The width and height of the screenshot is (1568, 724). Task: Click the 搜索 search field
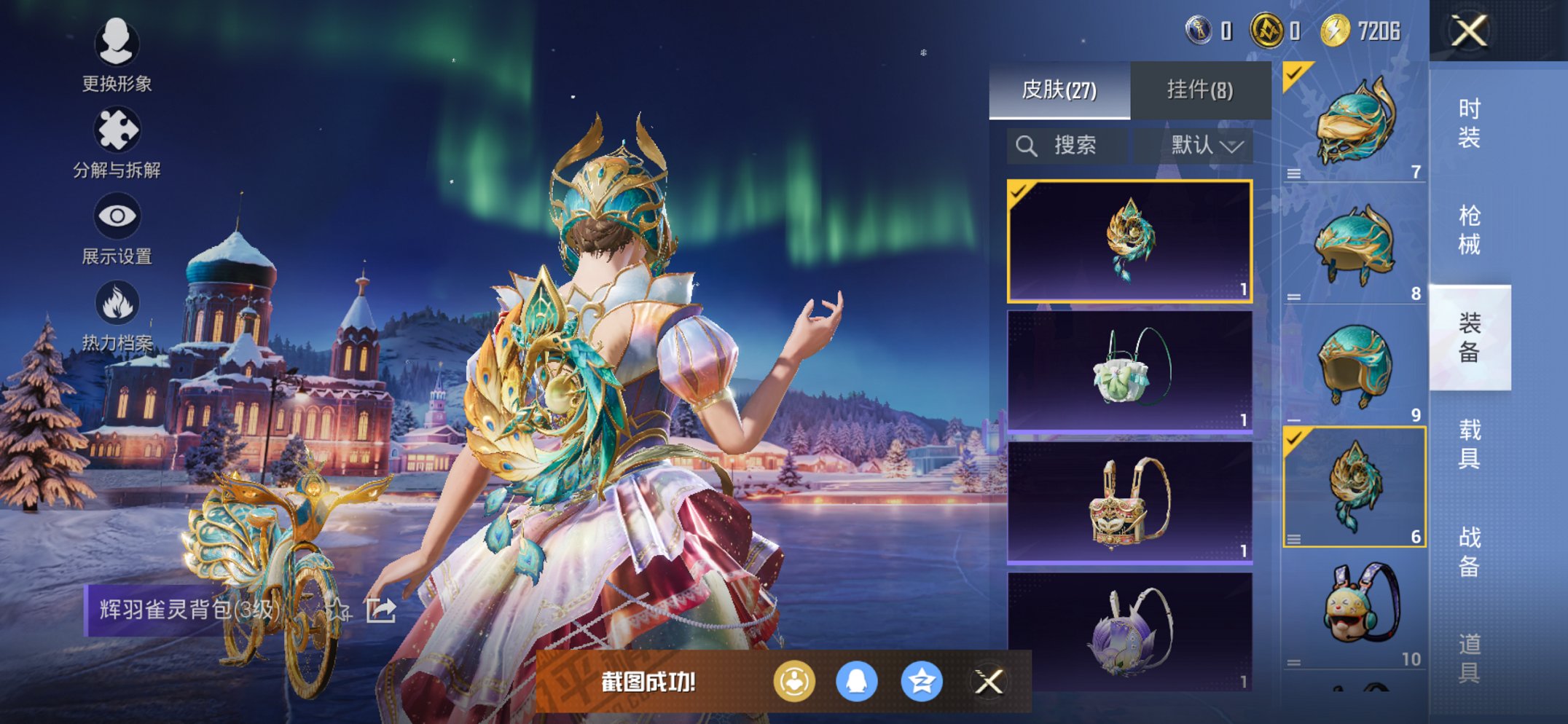coord(1067,146)
